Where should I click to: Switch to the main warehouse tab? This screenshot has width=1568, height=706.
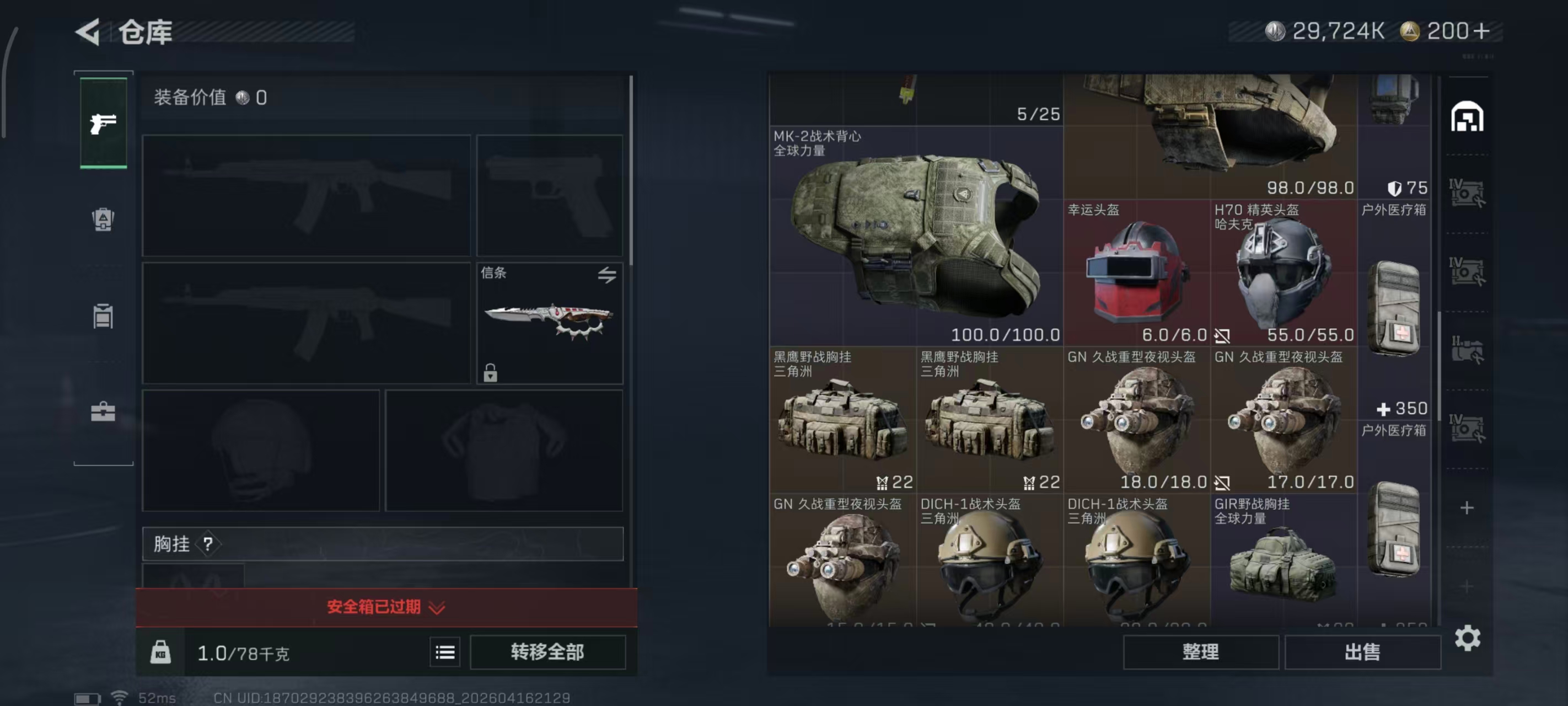[1467, 116]
